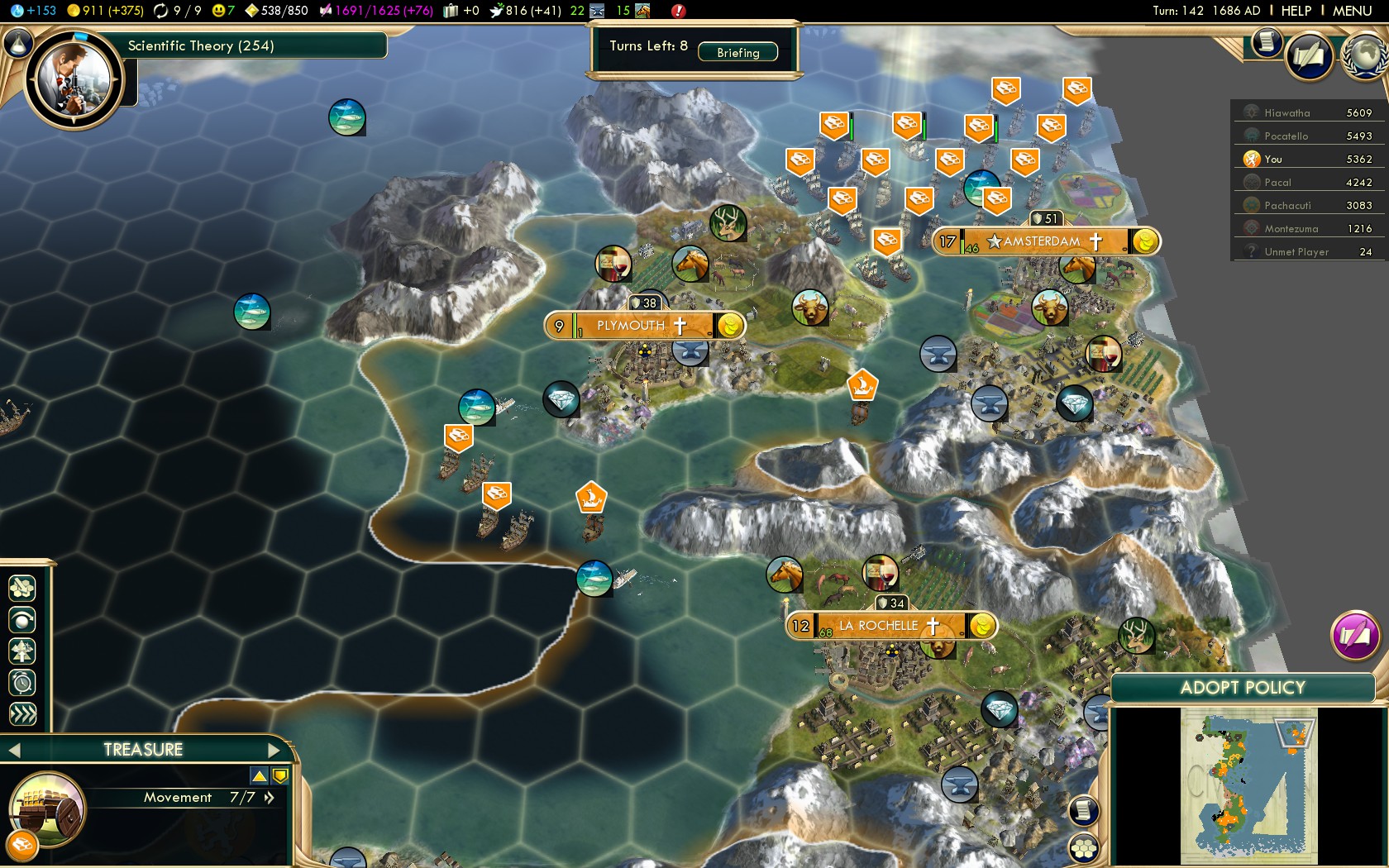
Task: Open the HELP (Civilopedia) link
Action: [1296, 11]
